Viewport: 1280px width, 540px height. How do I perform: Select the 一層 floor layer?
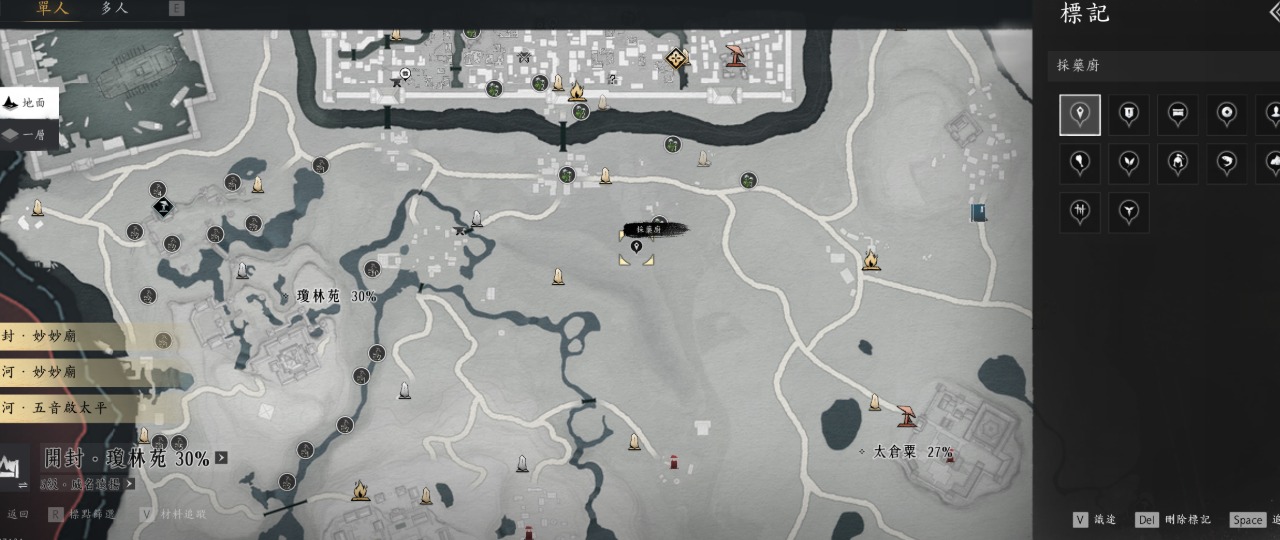[x=30, y=135]
